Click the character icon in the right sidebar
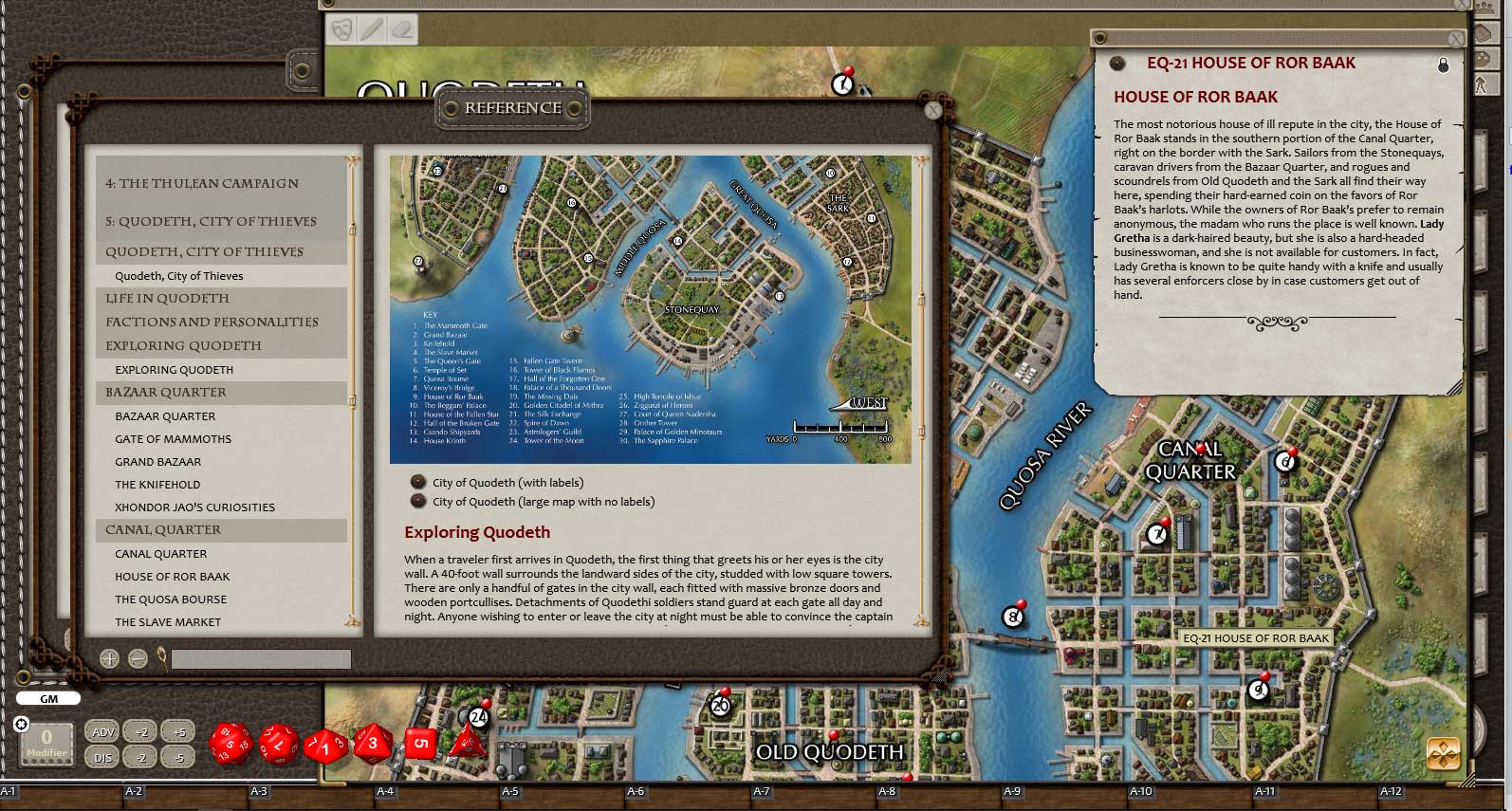Image resolution: width=1512 pixels, height=811 pixels. 1485,83
